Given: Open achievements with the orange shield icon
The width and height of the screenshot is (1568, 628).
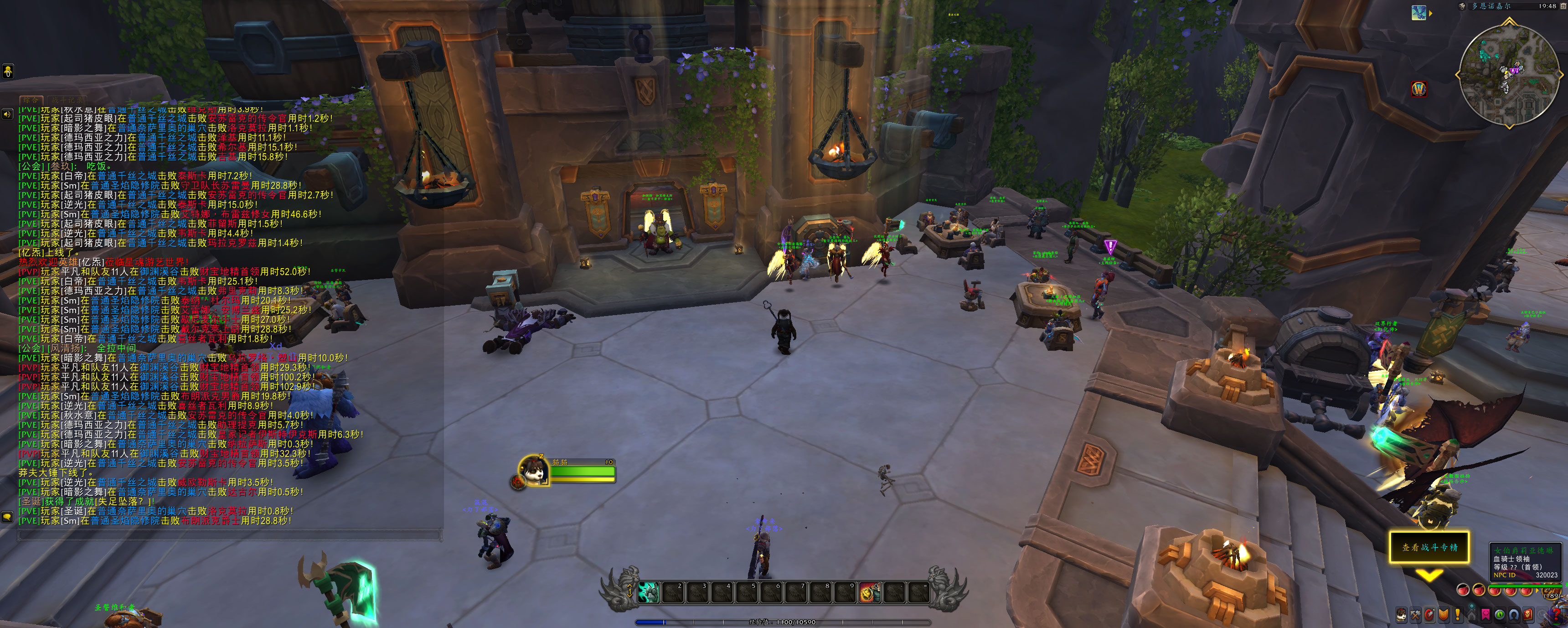Looking at the screenshot, I should click(x=1443, y=615).
